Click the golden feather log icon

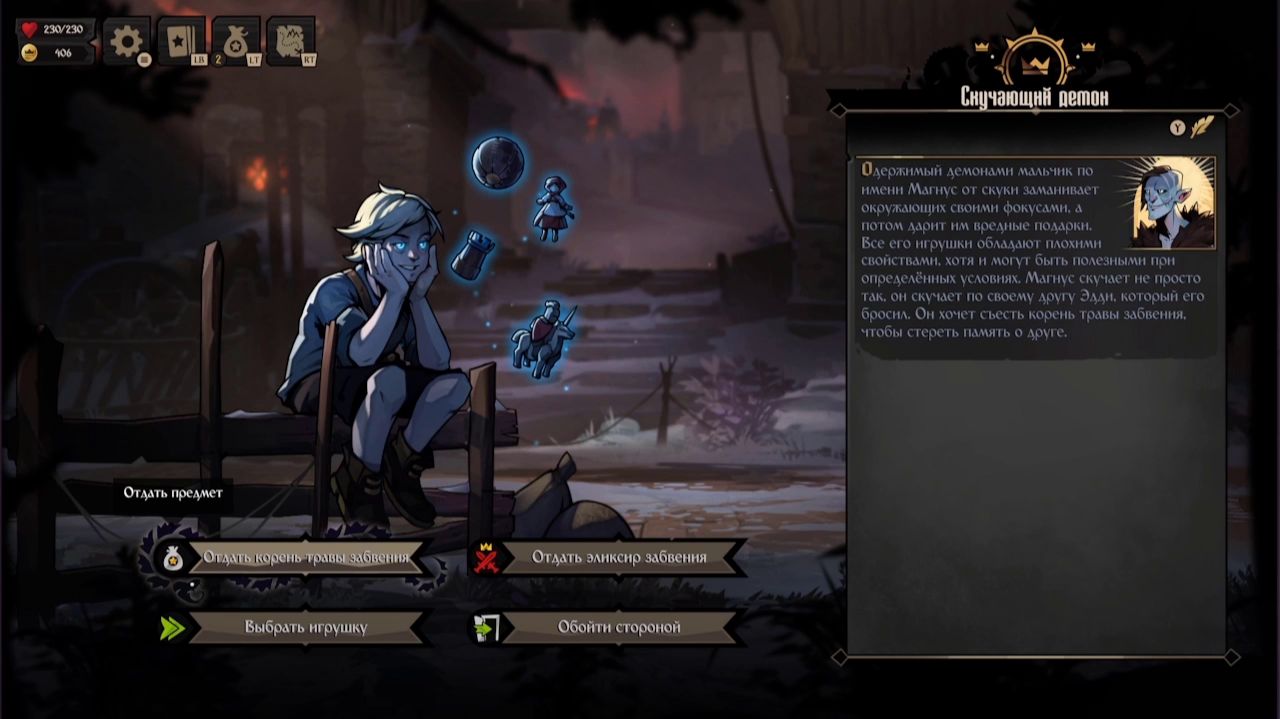1201,127
